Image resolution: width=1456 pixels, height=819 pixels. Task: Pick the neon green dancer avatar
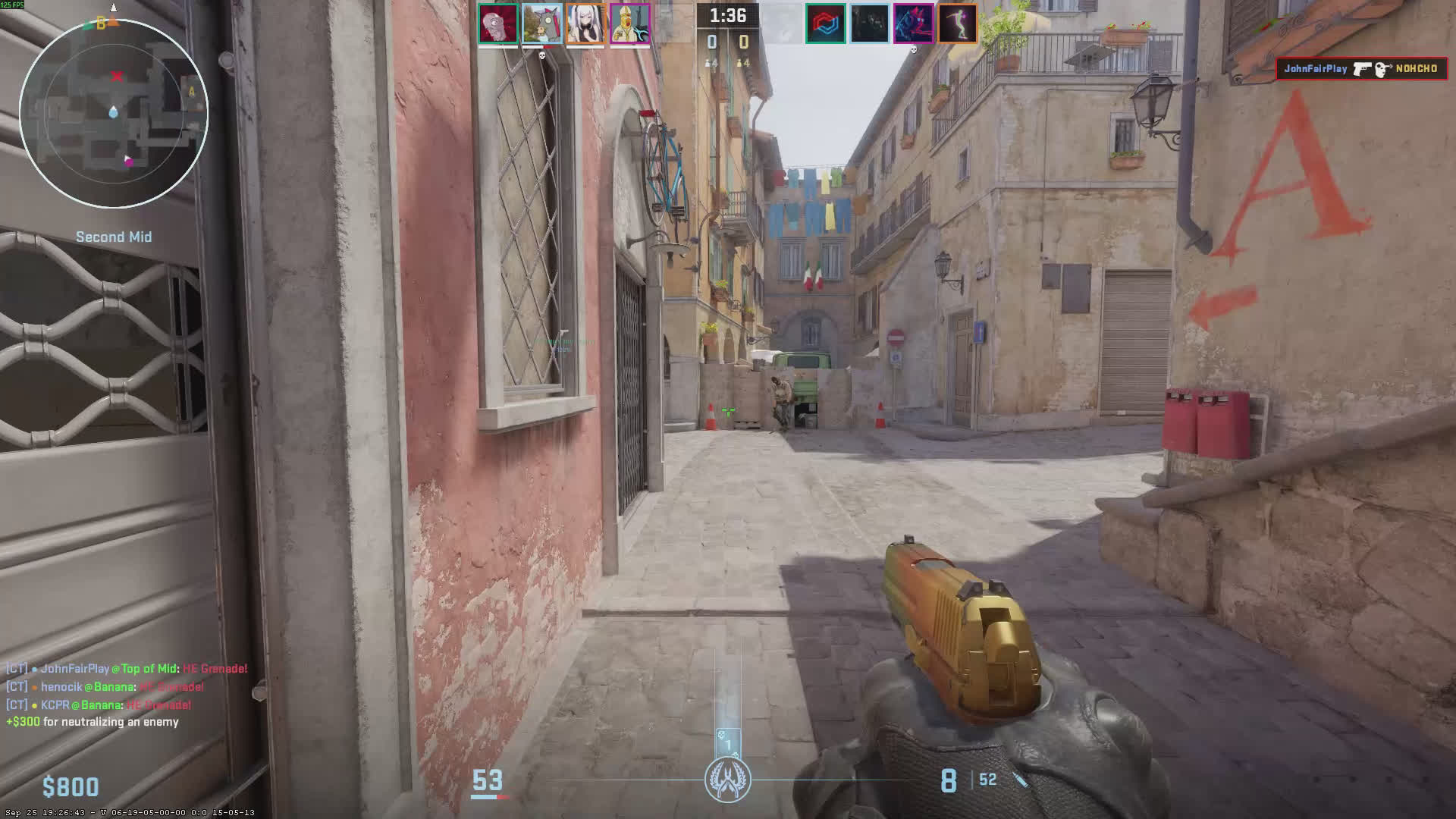pos(958,24)
